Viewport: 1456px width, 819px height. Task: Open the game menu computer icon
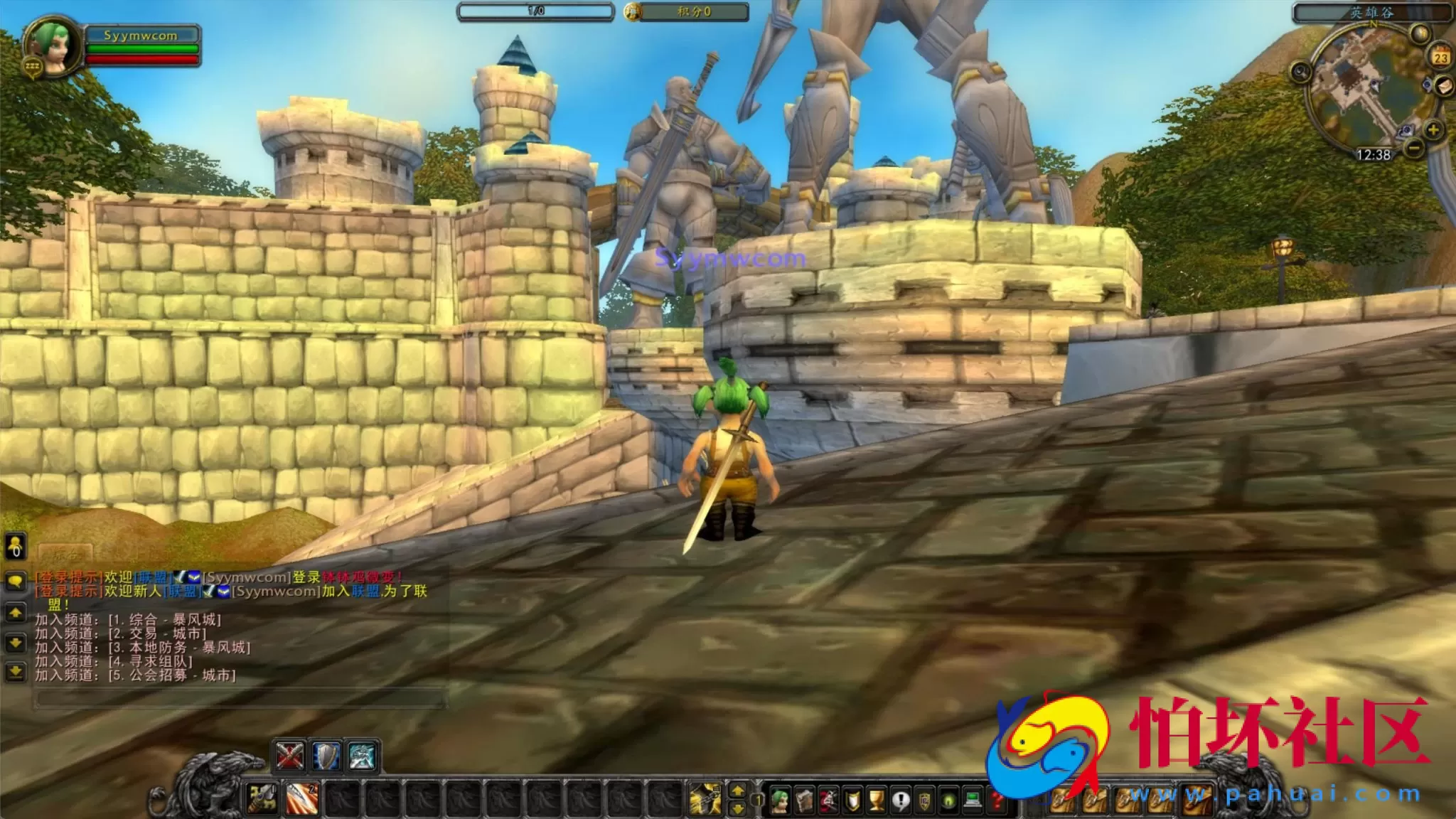[x=973, y=801]
